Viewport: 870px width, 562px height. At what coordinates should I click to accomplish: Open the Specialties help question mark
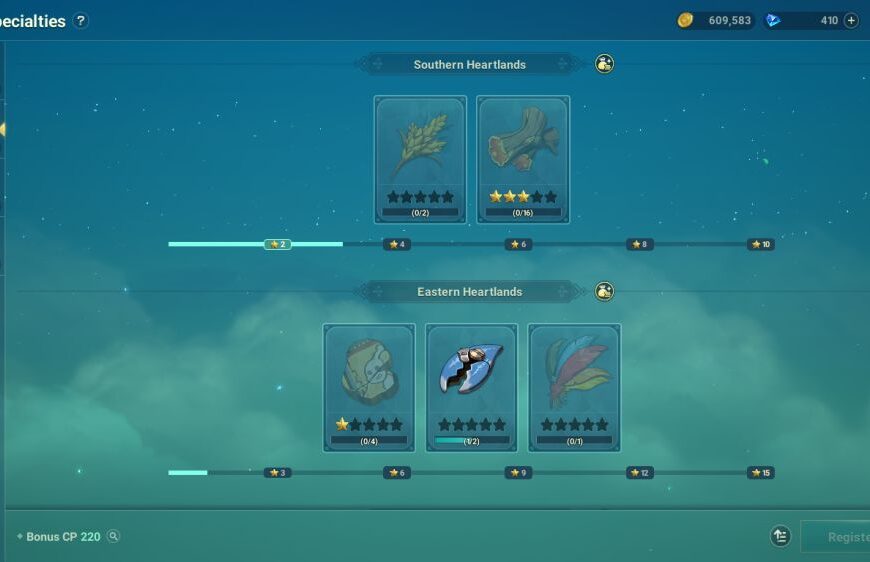point(81,20)
